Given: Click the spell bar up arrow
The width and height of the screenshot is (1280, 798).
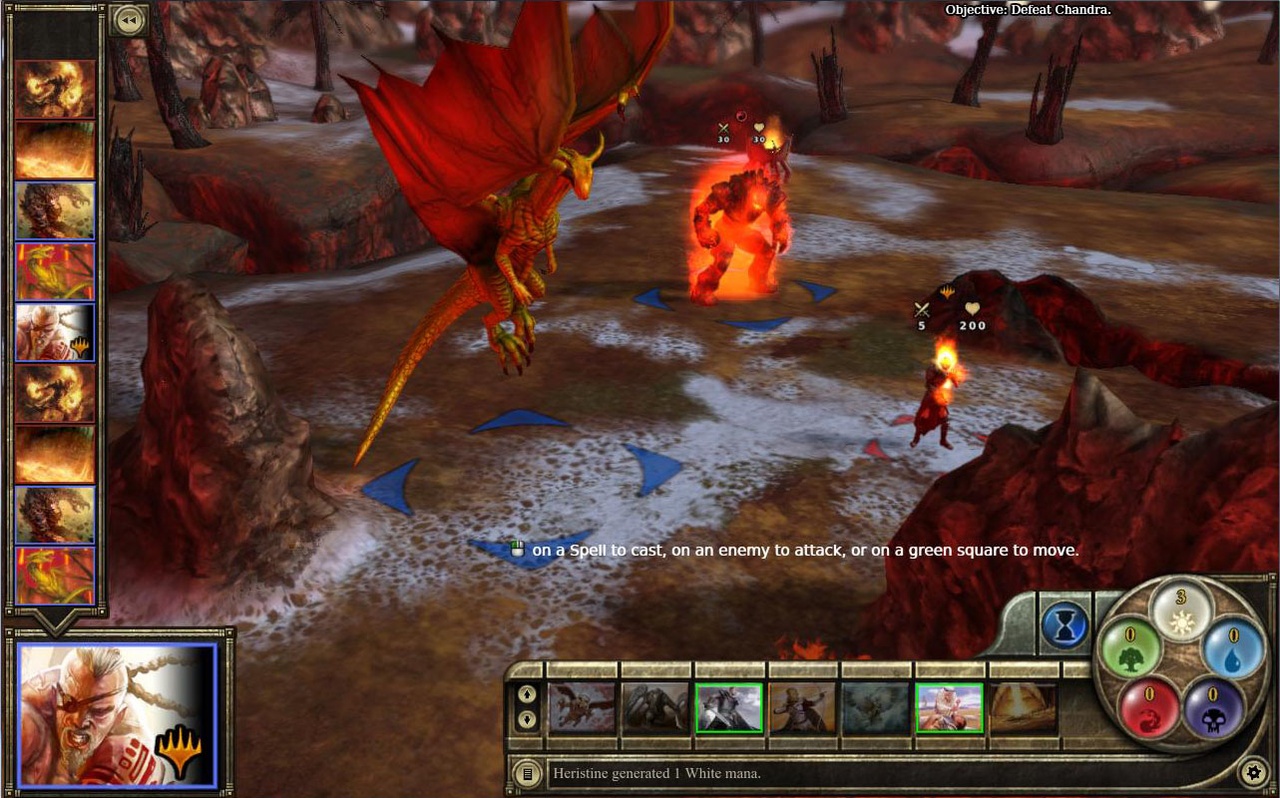Looking at the screenshot, I should pos(527,694).
